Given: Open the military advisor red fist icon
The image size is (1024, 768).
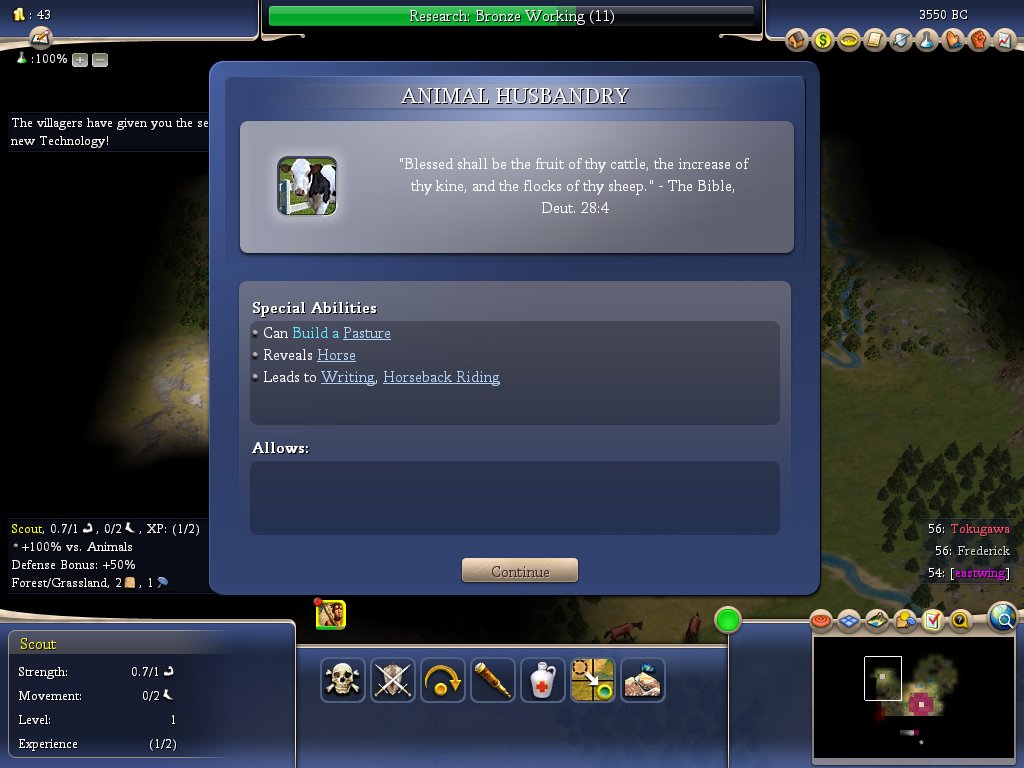Looking at the screenshot, I should point(979,40).
